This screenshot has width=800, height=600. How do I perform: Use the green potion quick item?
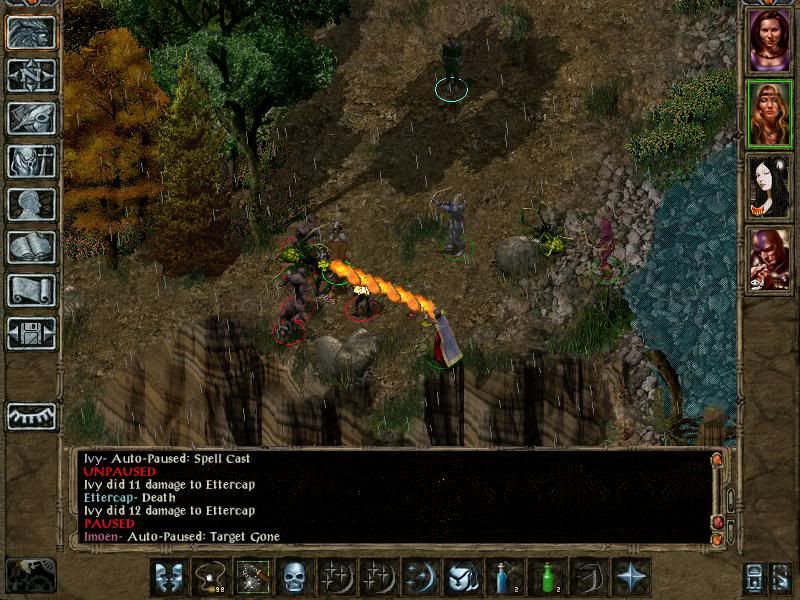pos(545,577)
